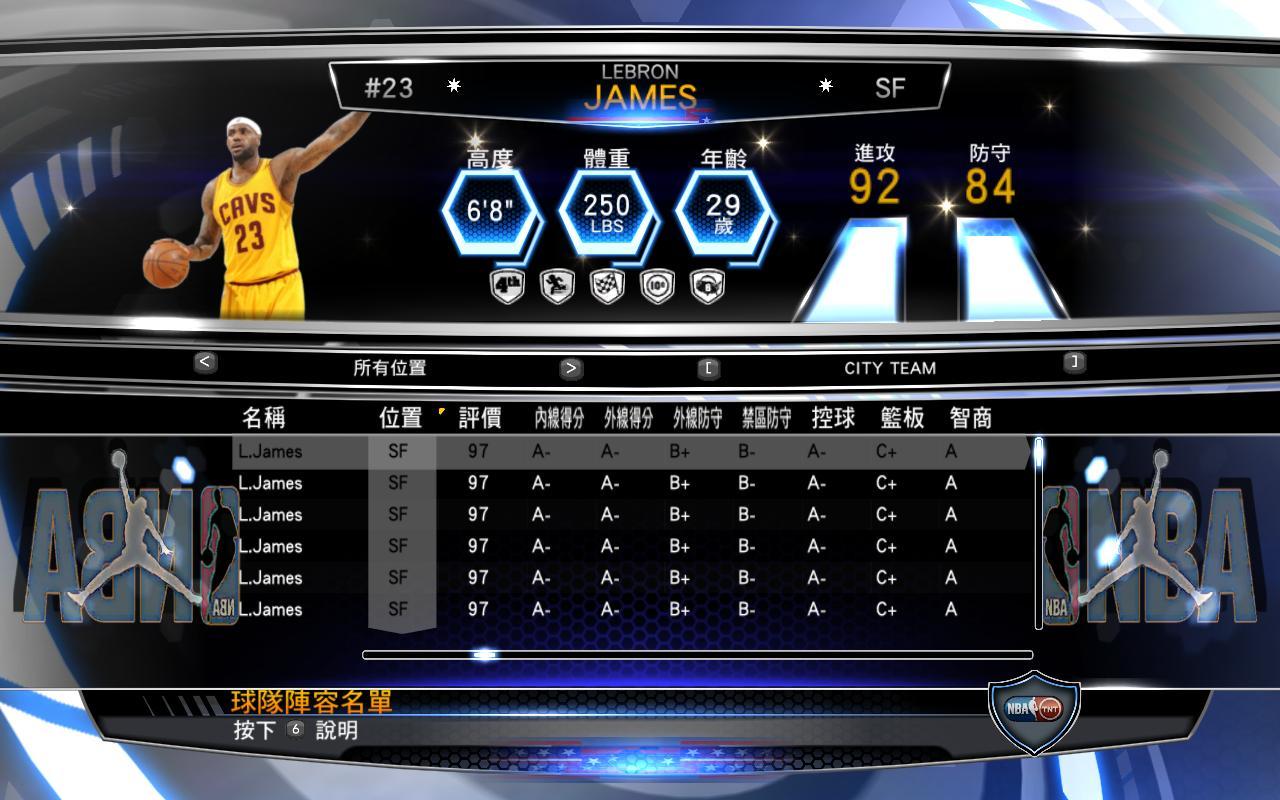
Task: Select the 10 cent coin badge icon
Action: click(x=657, y=287)
